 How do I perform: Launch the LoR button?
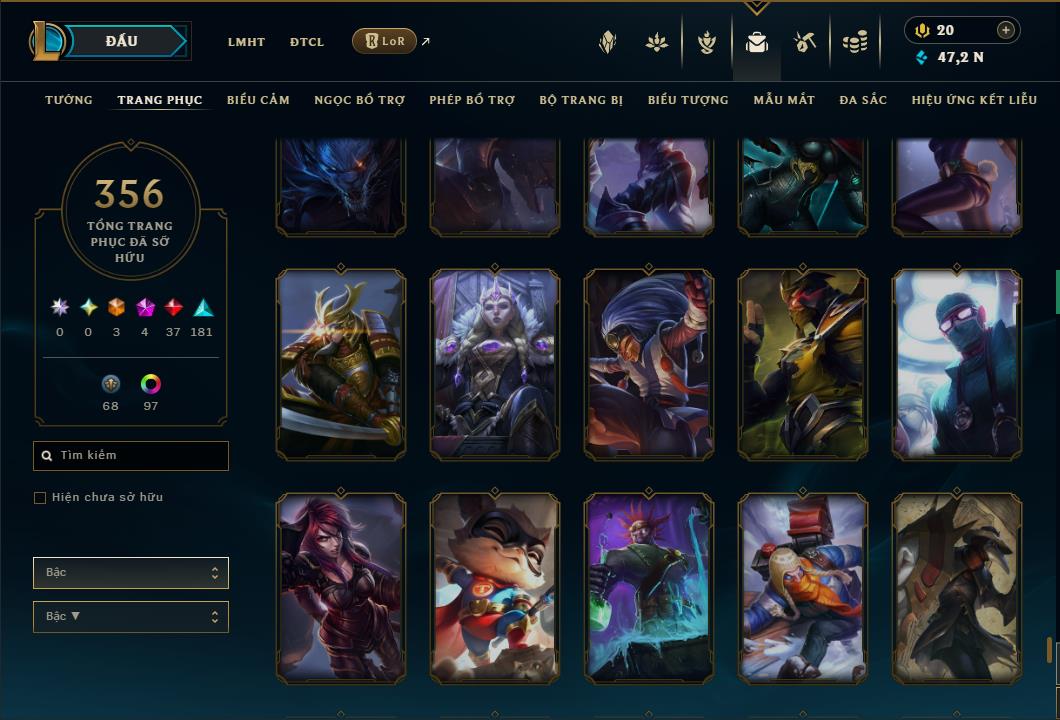click(384, 41)
